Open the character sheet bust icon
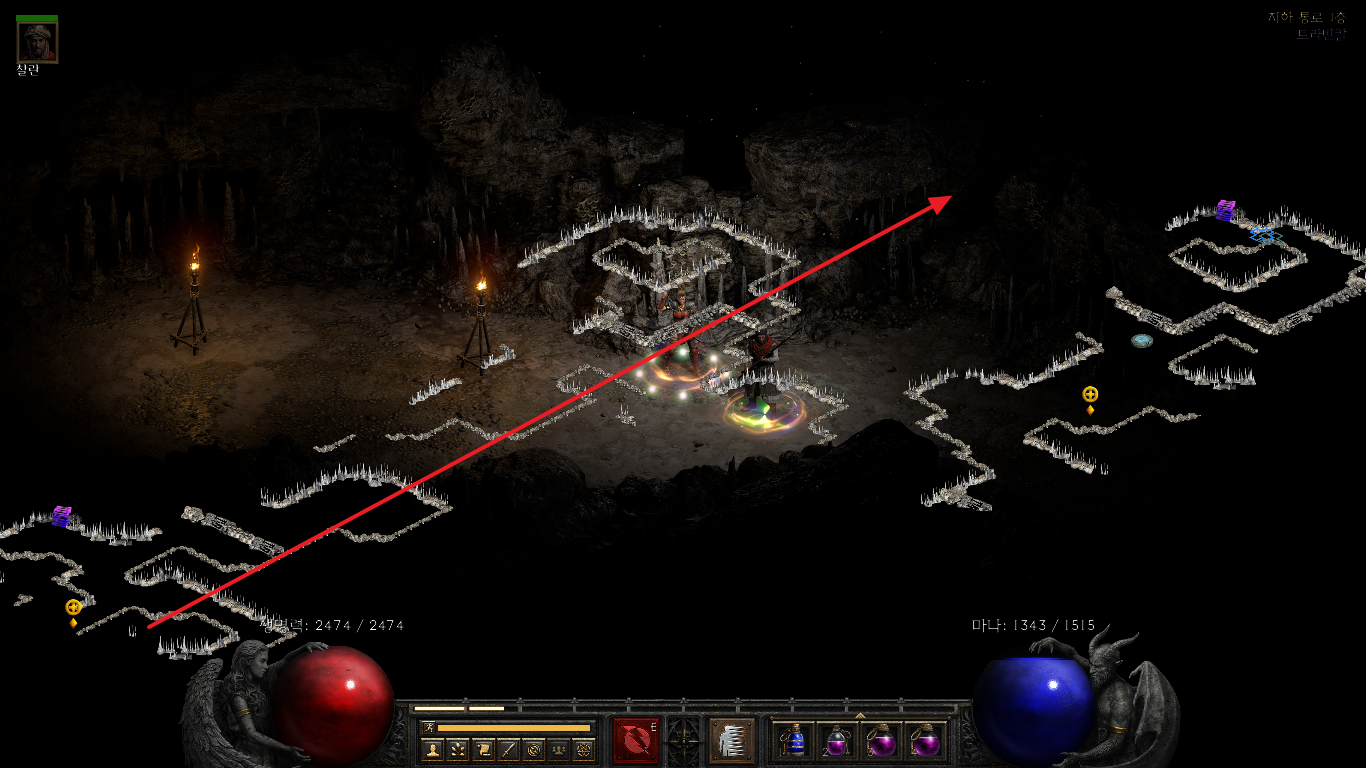The image size is (1366, 768). (433, 749)
